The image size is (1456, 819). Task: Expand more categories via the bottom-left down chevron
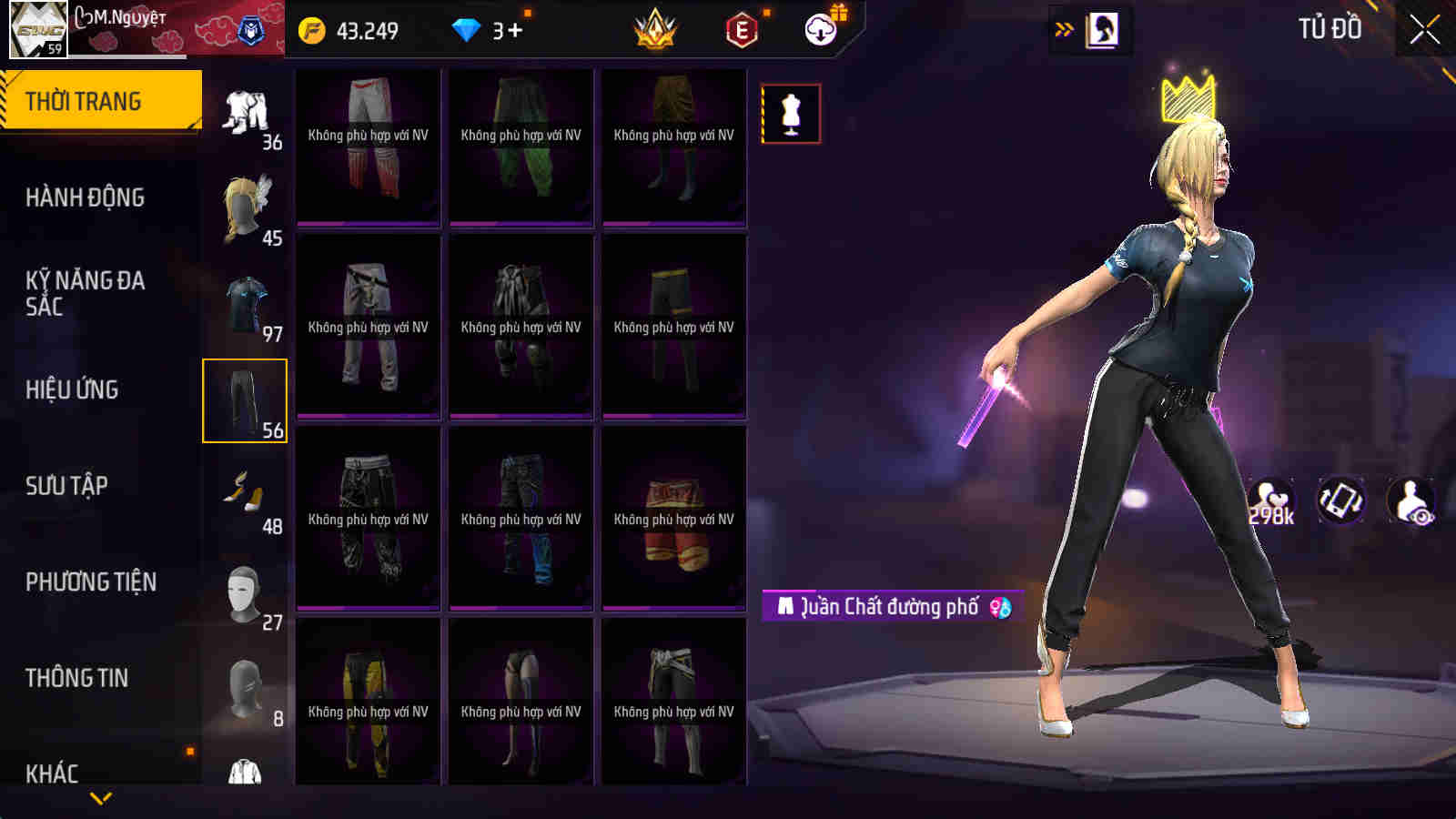[100, 799]
